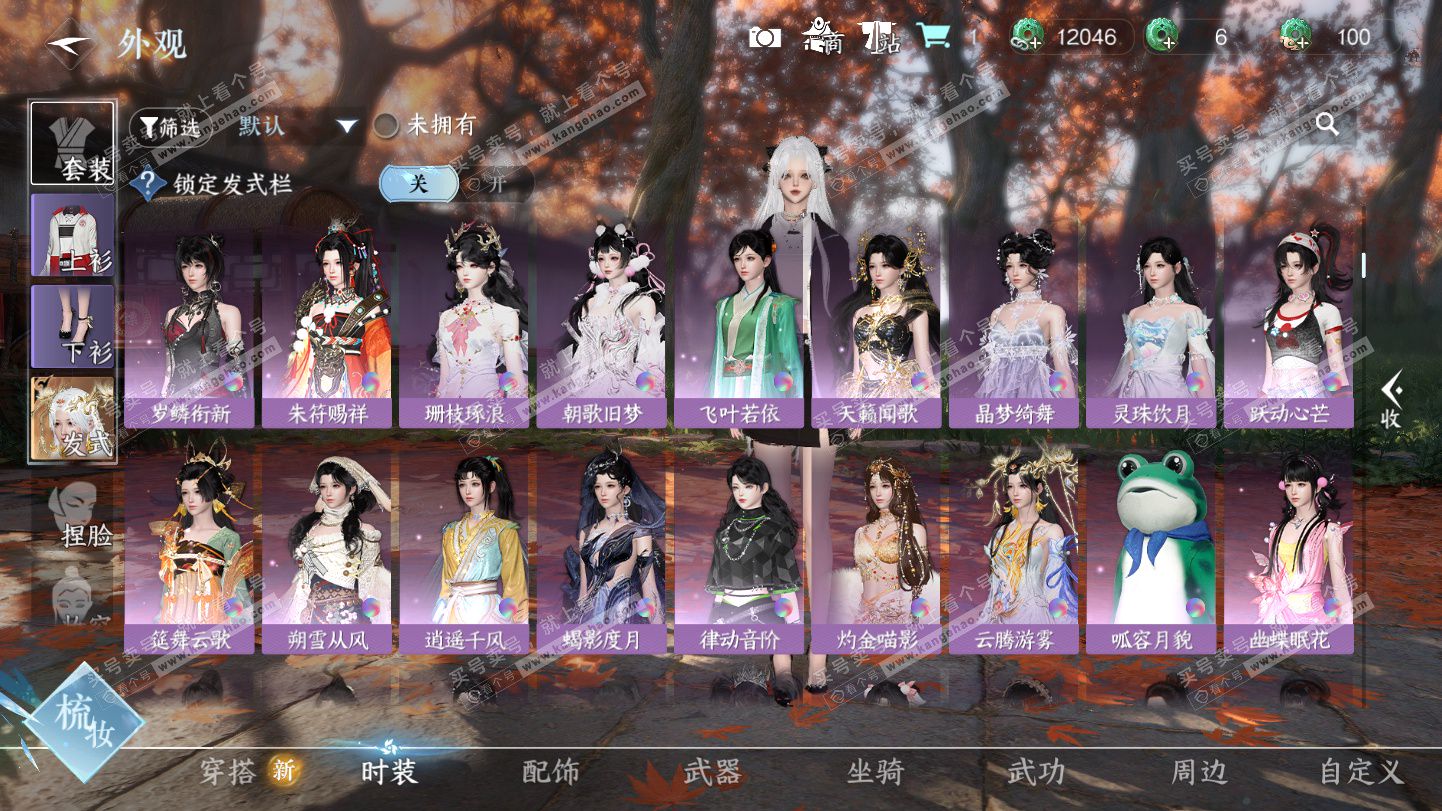
Task: Open the 筛选 filter button
Action: click(169, 127)
